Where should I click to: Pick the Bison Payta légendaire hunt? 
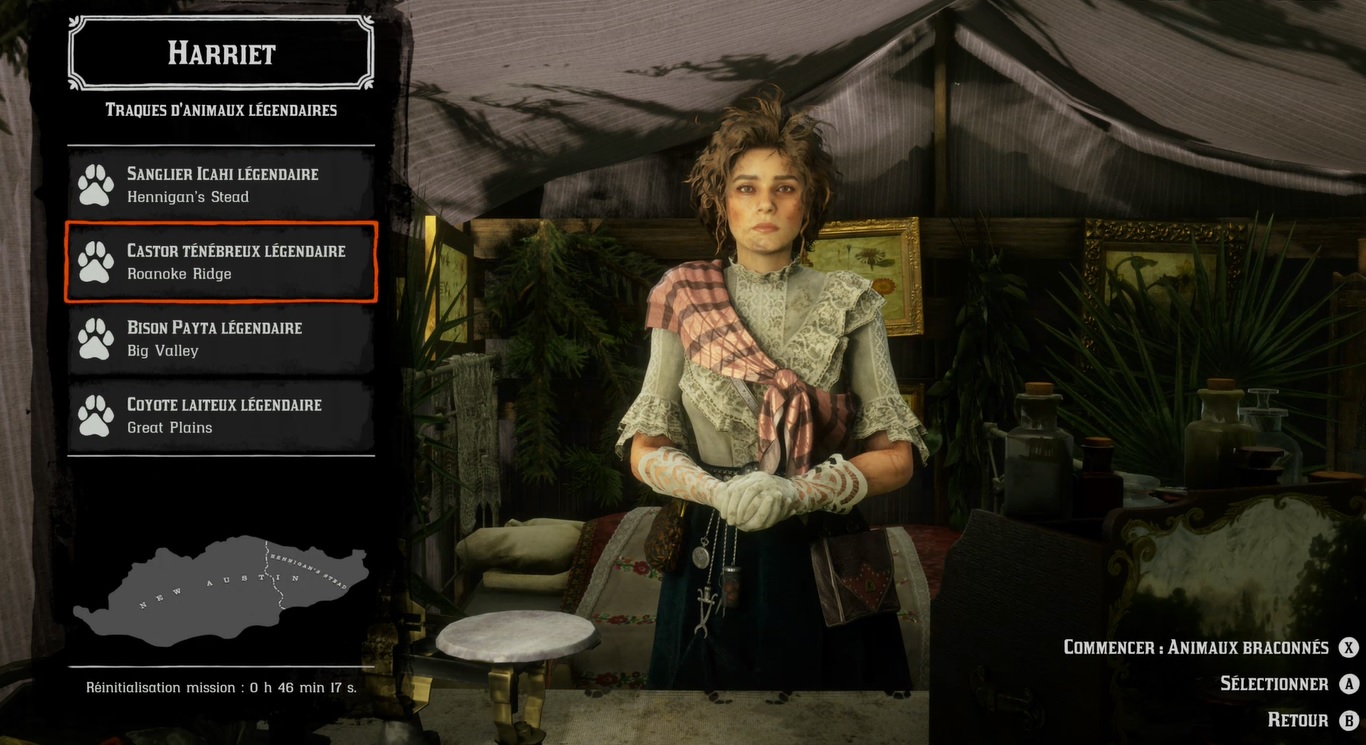(x=221, y=339)
